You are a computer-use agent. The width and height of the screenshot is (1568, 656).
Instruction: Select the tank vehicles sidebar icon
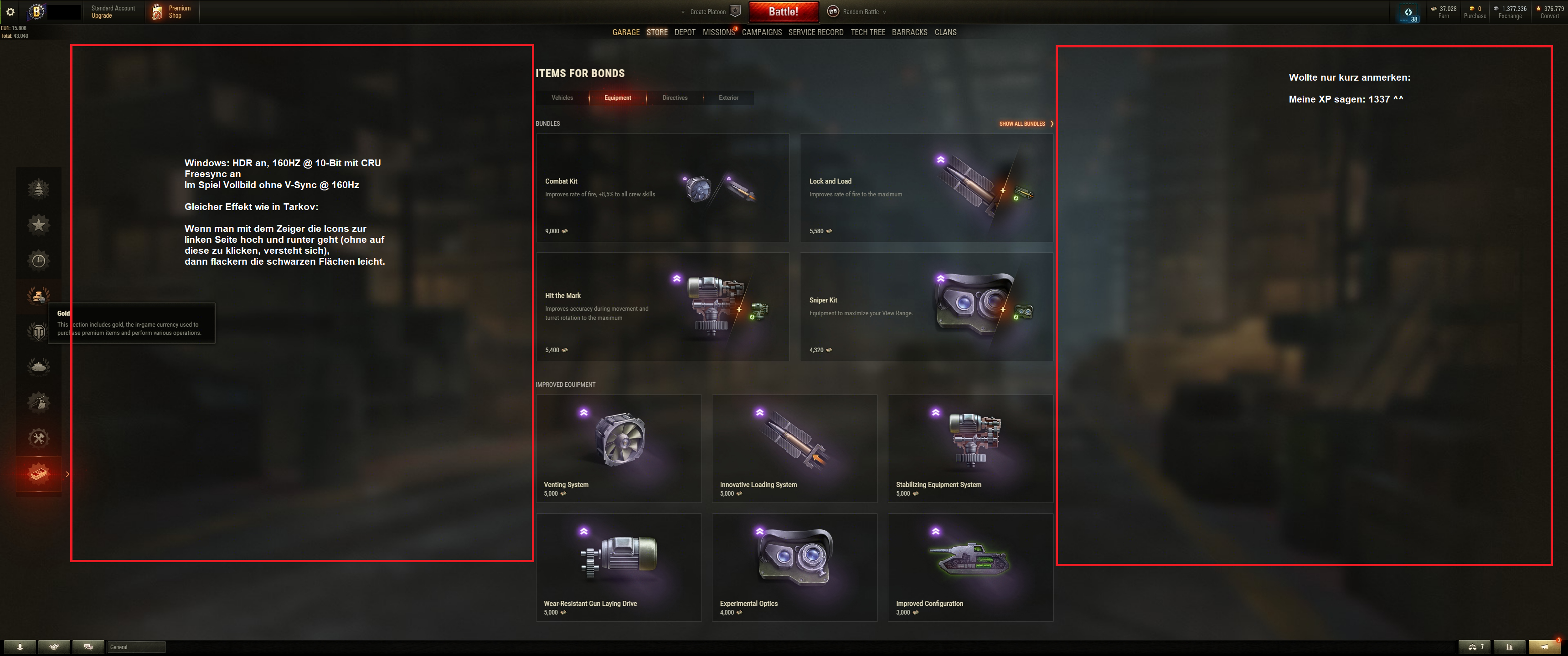coord(38,366)
